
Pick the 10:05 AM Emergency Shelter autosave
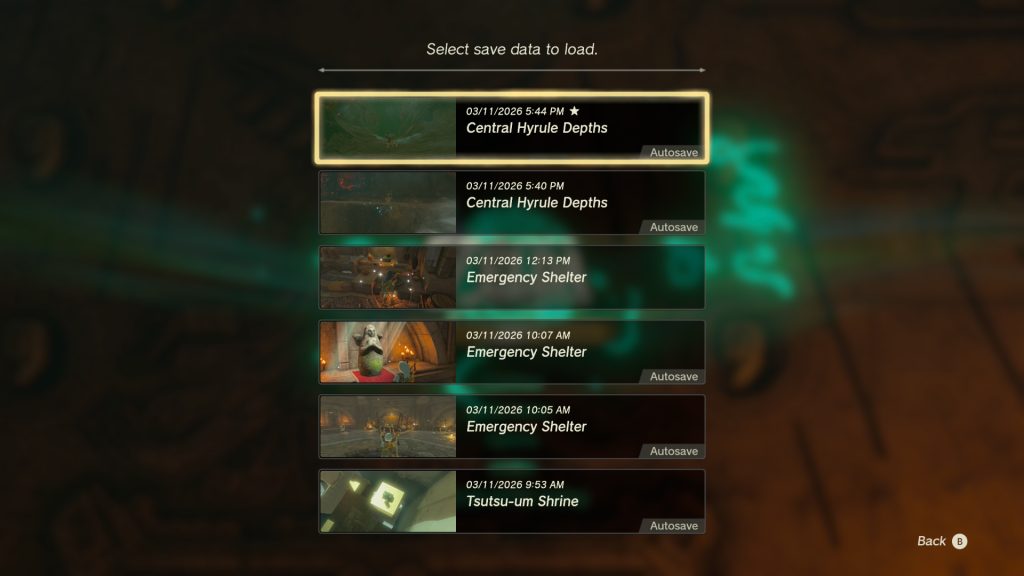pos(511,426)
